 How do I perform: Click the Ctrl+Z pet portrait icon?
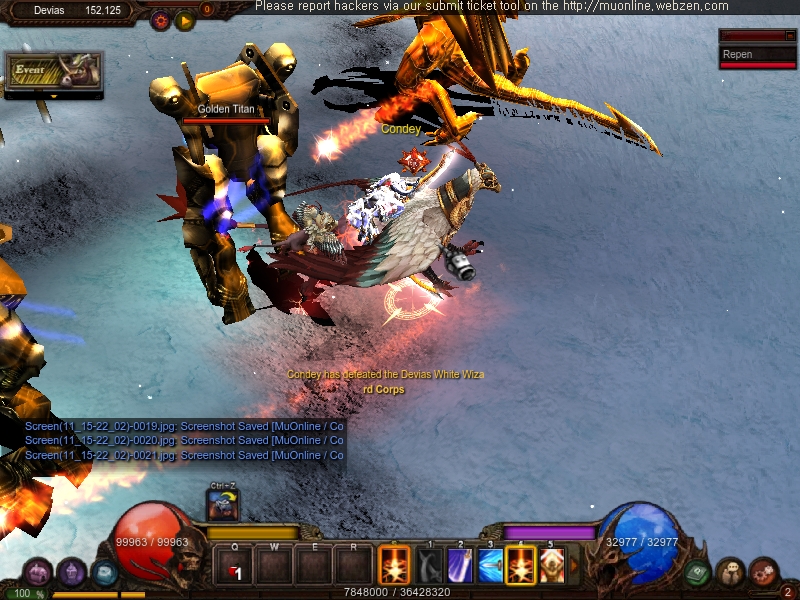[x=222, y=504]
